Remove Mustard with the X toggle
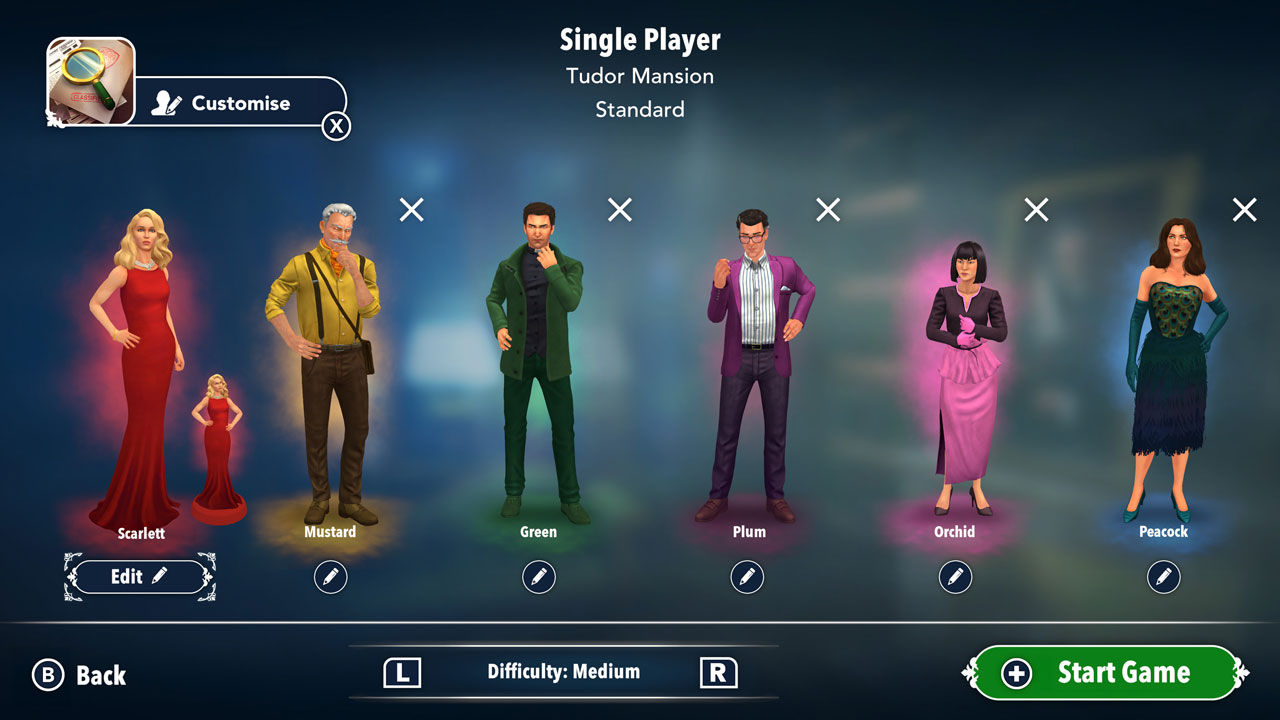This screenshot has height=720, width=1280. point(410,210)
